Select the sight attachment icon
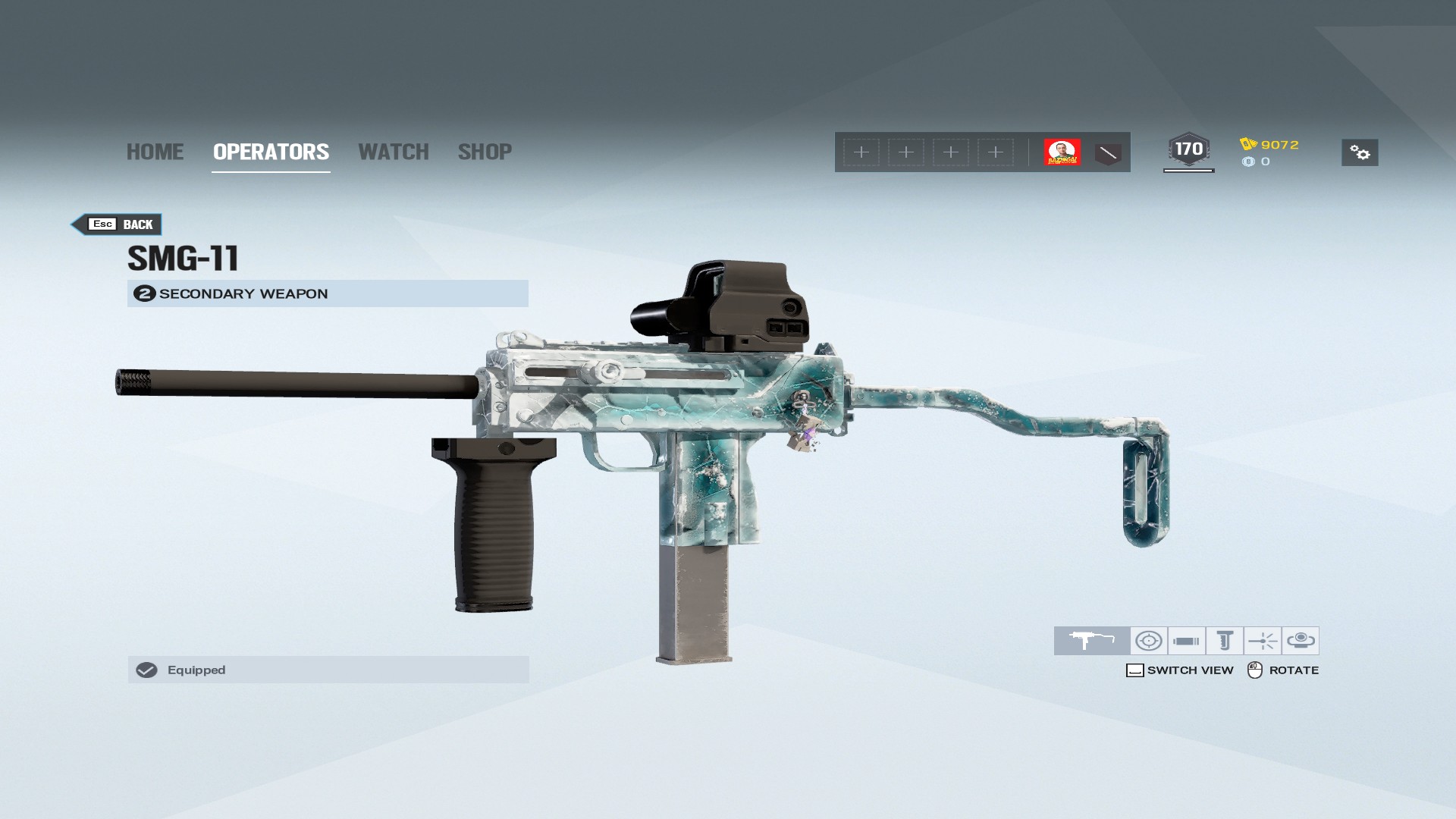Screen dimensions: 1456x819 point(1149,641)
